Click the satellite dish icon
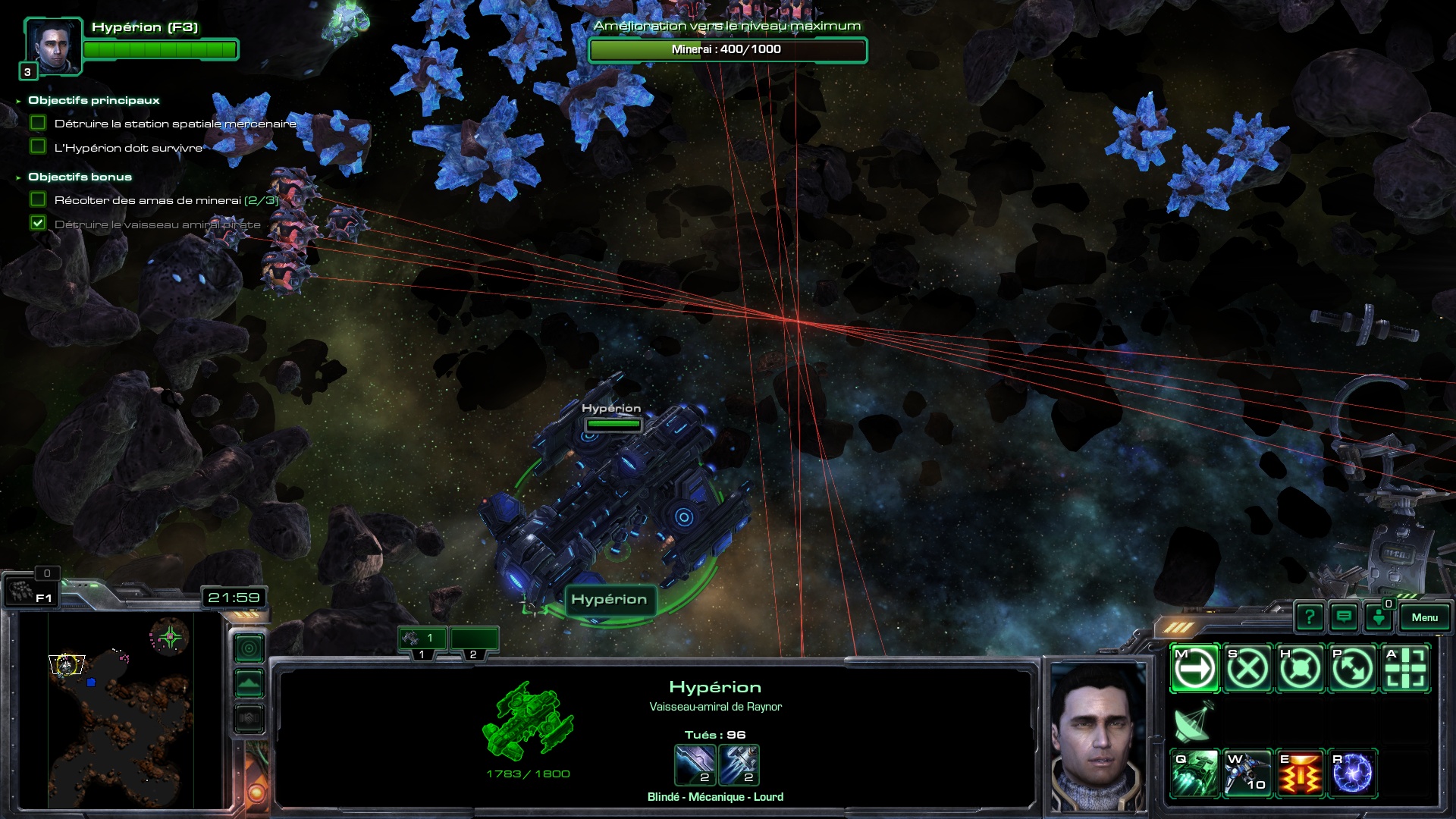1456x819 pixels. click(x=1194, y=721)
